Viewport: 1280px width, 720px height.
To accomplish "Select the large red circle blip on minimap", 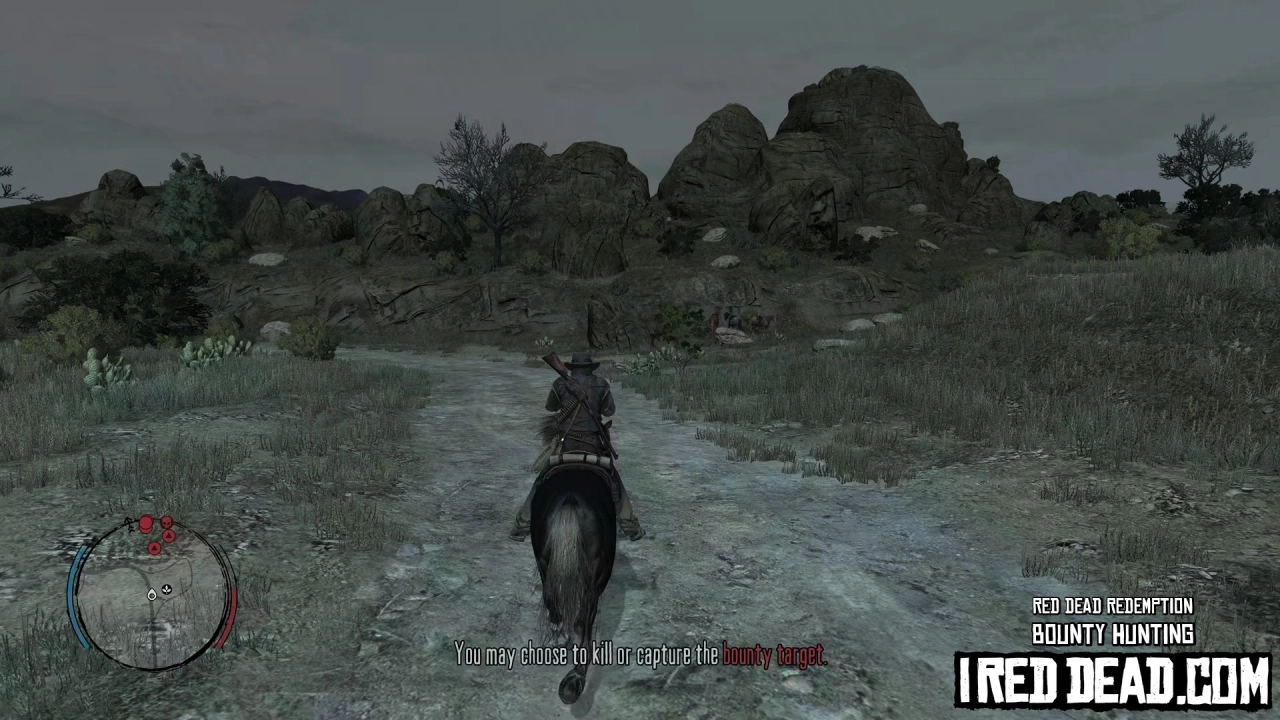I will pos(146,522).
